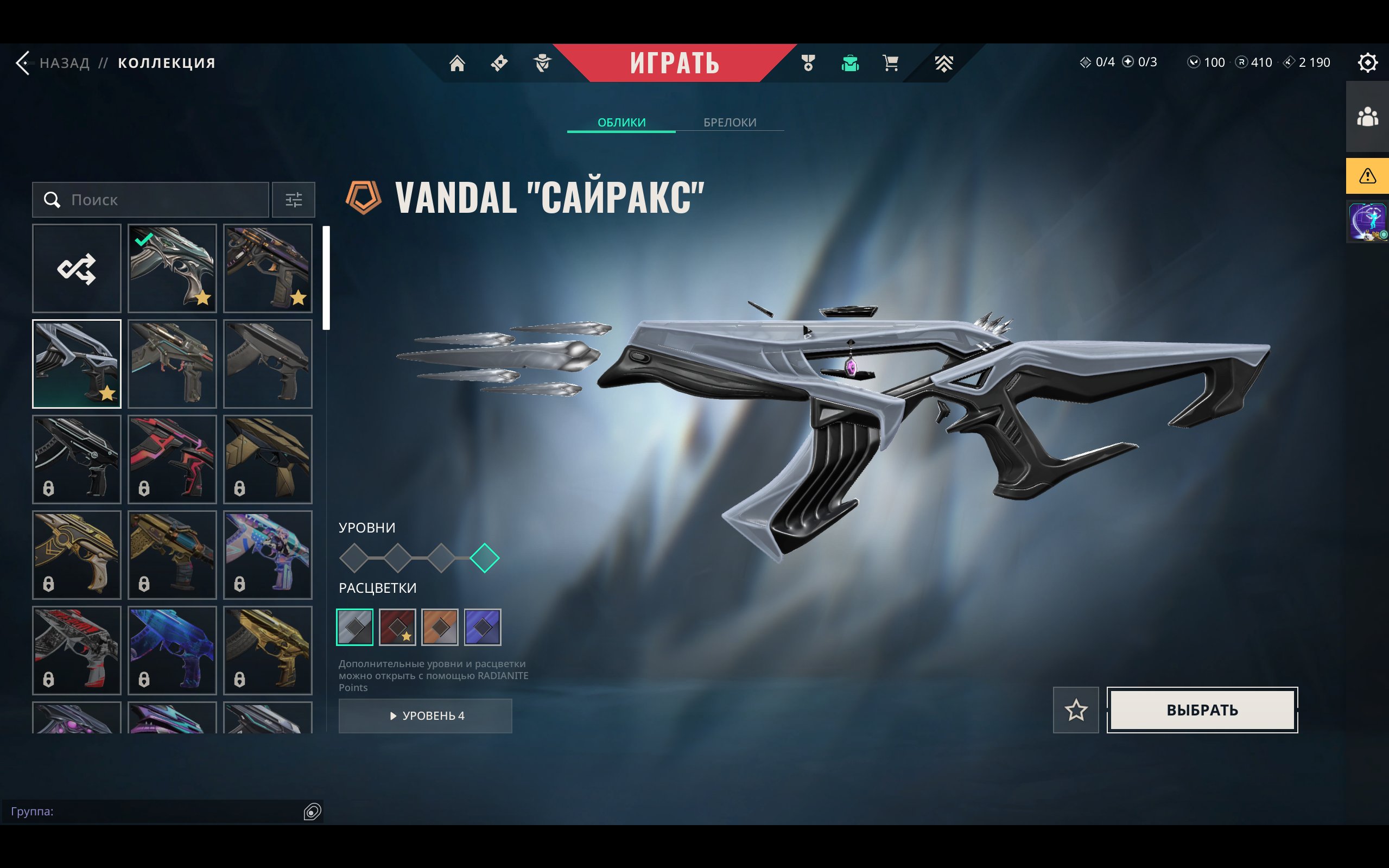The width and height of the screenshot is (1389, 868).
Task: Pick the orange color variant swatch
Action: pyautogui.click(x=440, y=627)
